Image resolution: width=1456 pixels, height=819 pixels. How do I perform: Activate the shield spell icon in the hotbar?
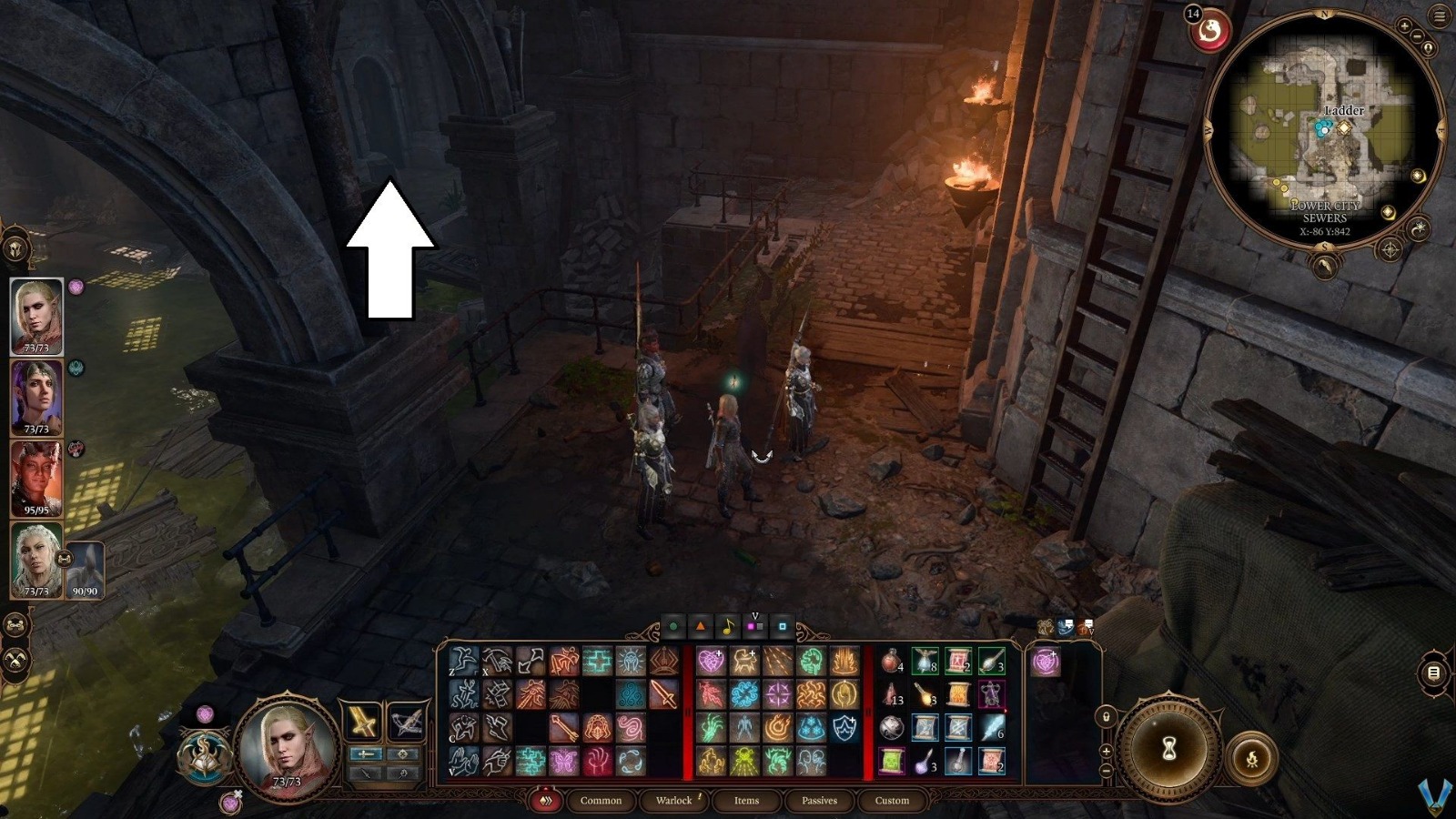tap(844, 728)
